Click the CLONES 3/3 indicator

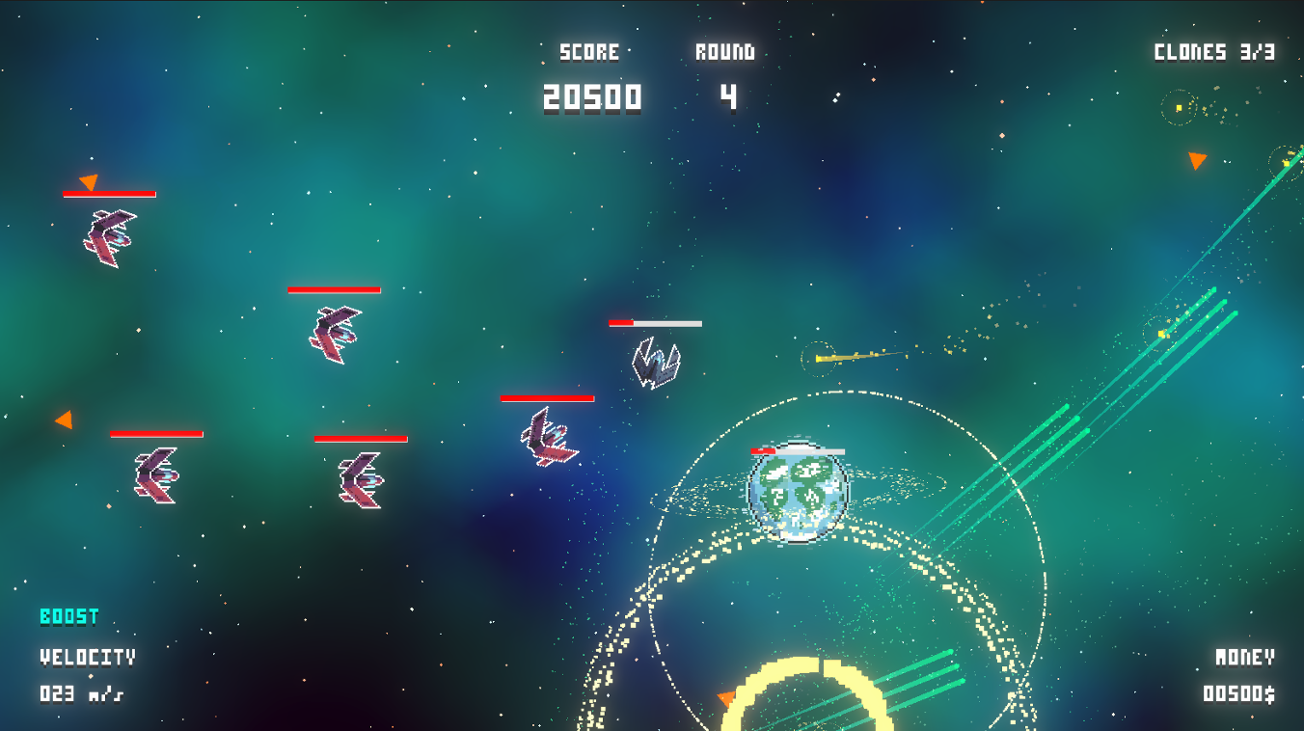click(x=1214, y=52)
